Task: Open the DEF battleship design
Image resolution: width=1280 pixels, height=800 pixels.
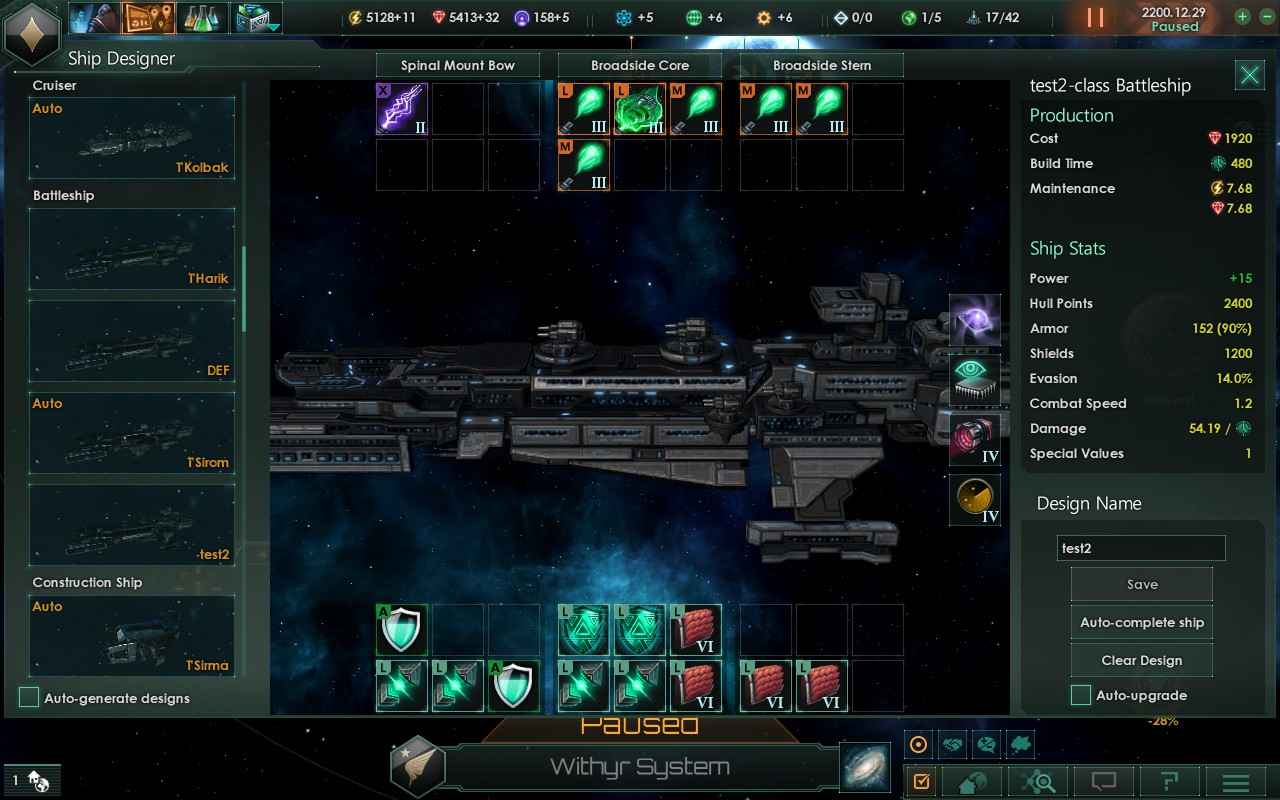Action: [132, 341]
